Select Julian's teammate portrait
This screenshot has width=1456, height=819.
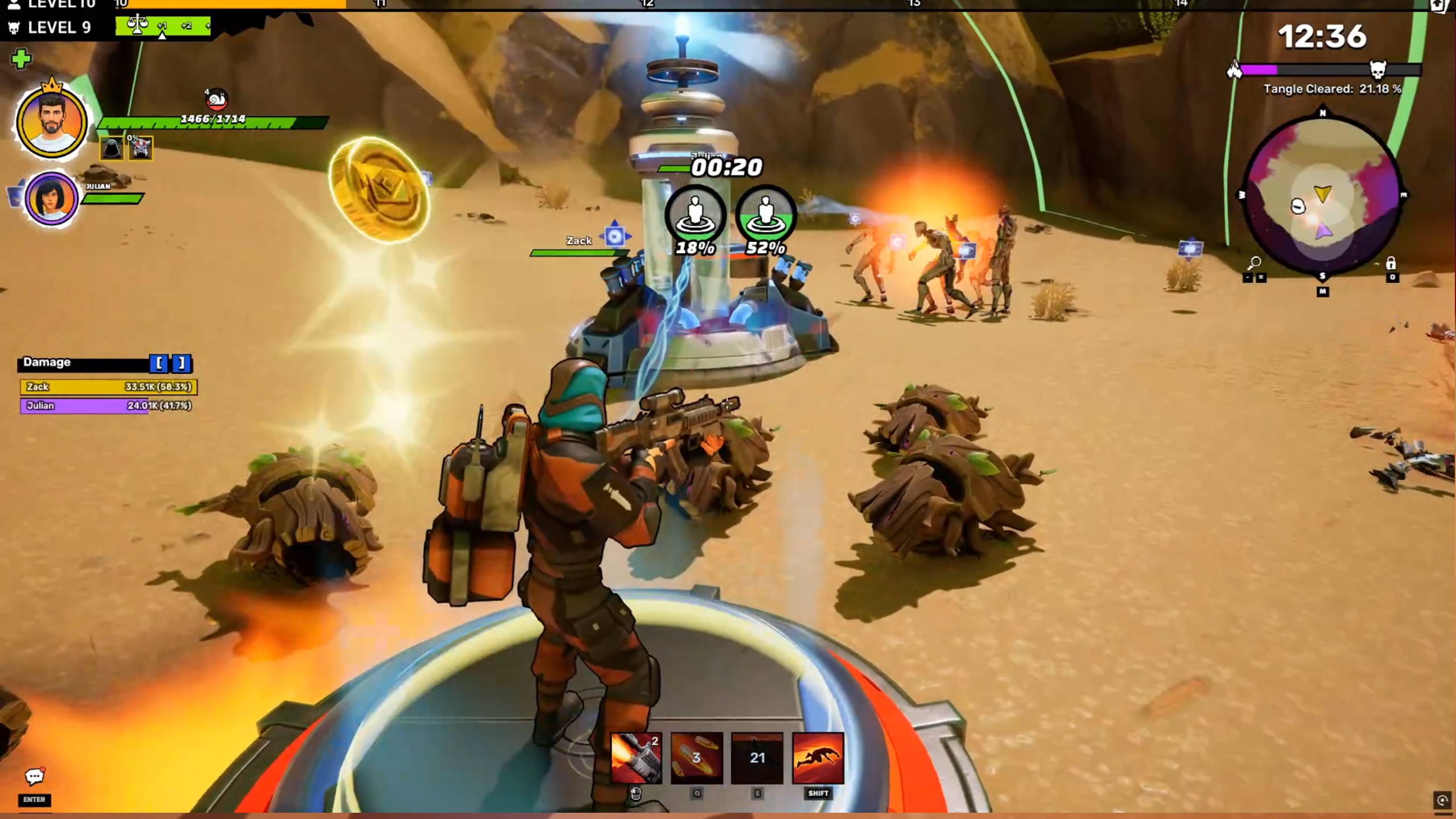tap(51, 199)
